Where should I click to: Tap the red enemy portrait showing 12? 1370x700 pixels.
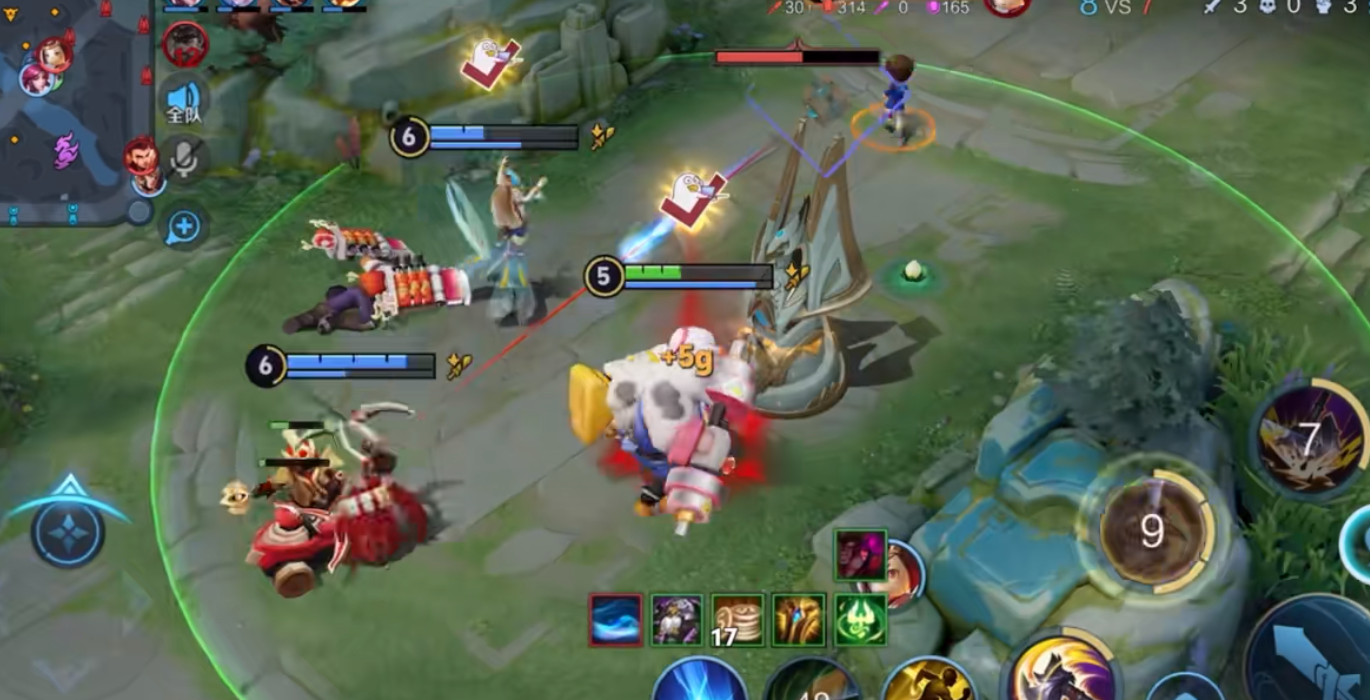(x=184, y=44)
